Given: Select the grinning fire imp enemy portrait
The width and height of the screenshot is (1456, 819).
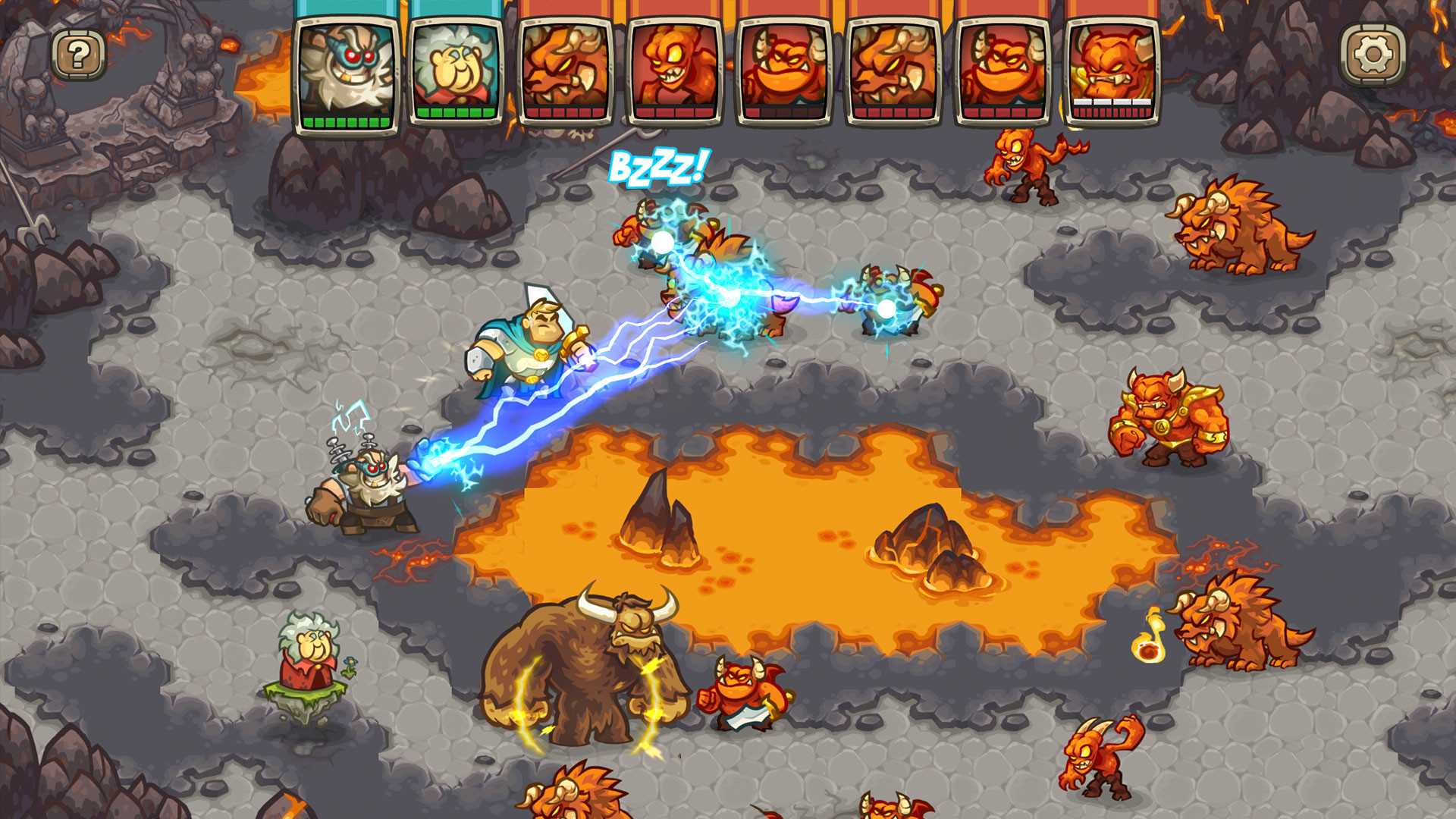Looking at the screenshot, I should coord(675,68).
